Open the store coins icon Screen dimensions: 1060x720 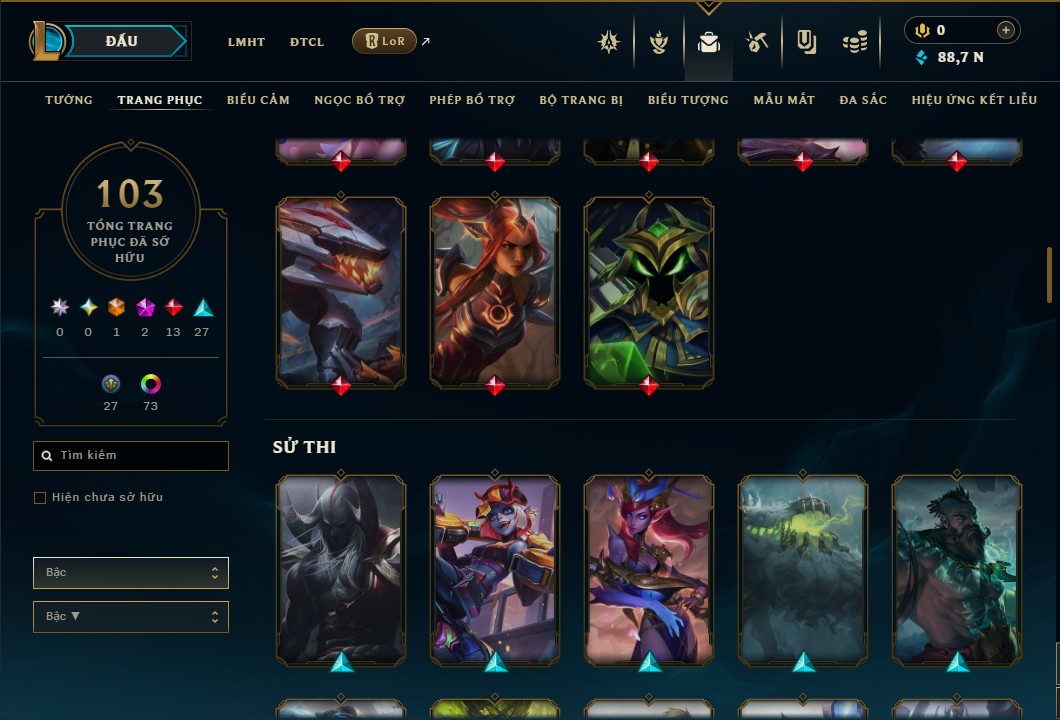[854, 42]
